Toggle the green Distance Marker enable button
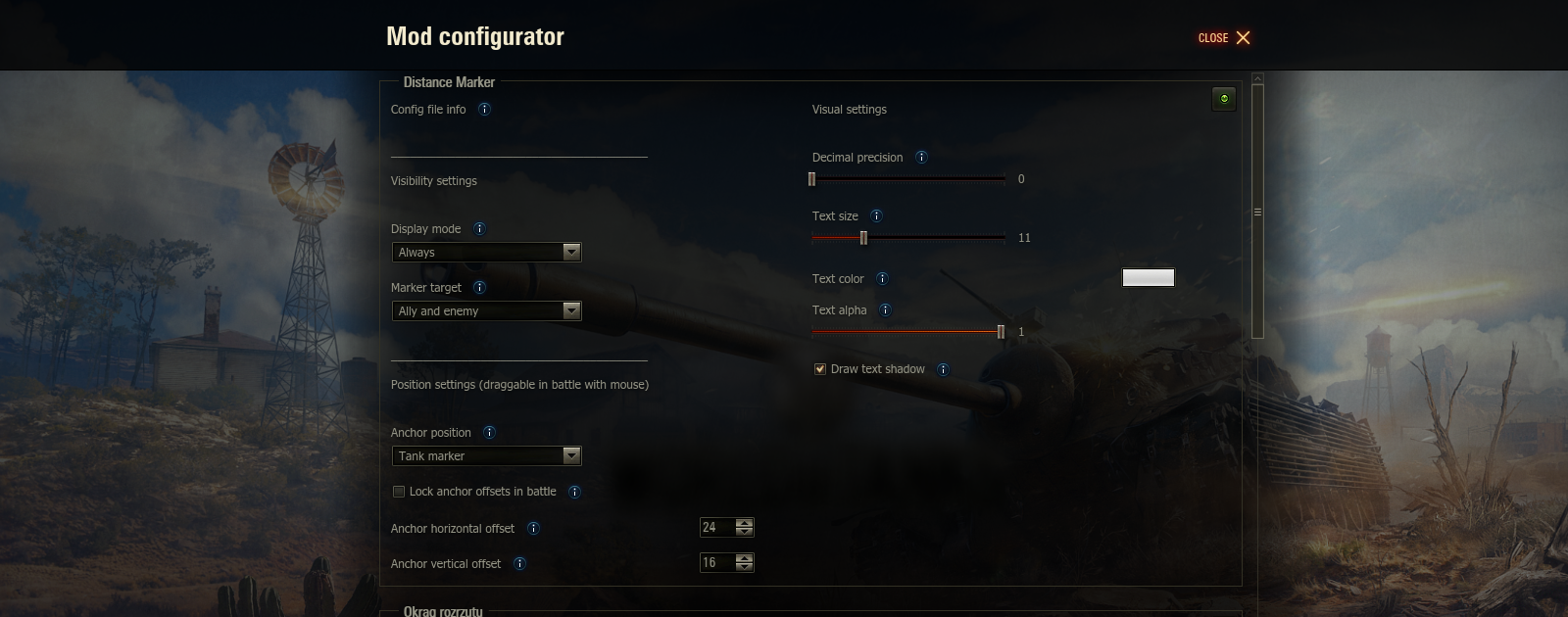 (1224, 99)
